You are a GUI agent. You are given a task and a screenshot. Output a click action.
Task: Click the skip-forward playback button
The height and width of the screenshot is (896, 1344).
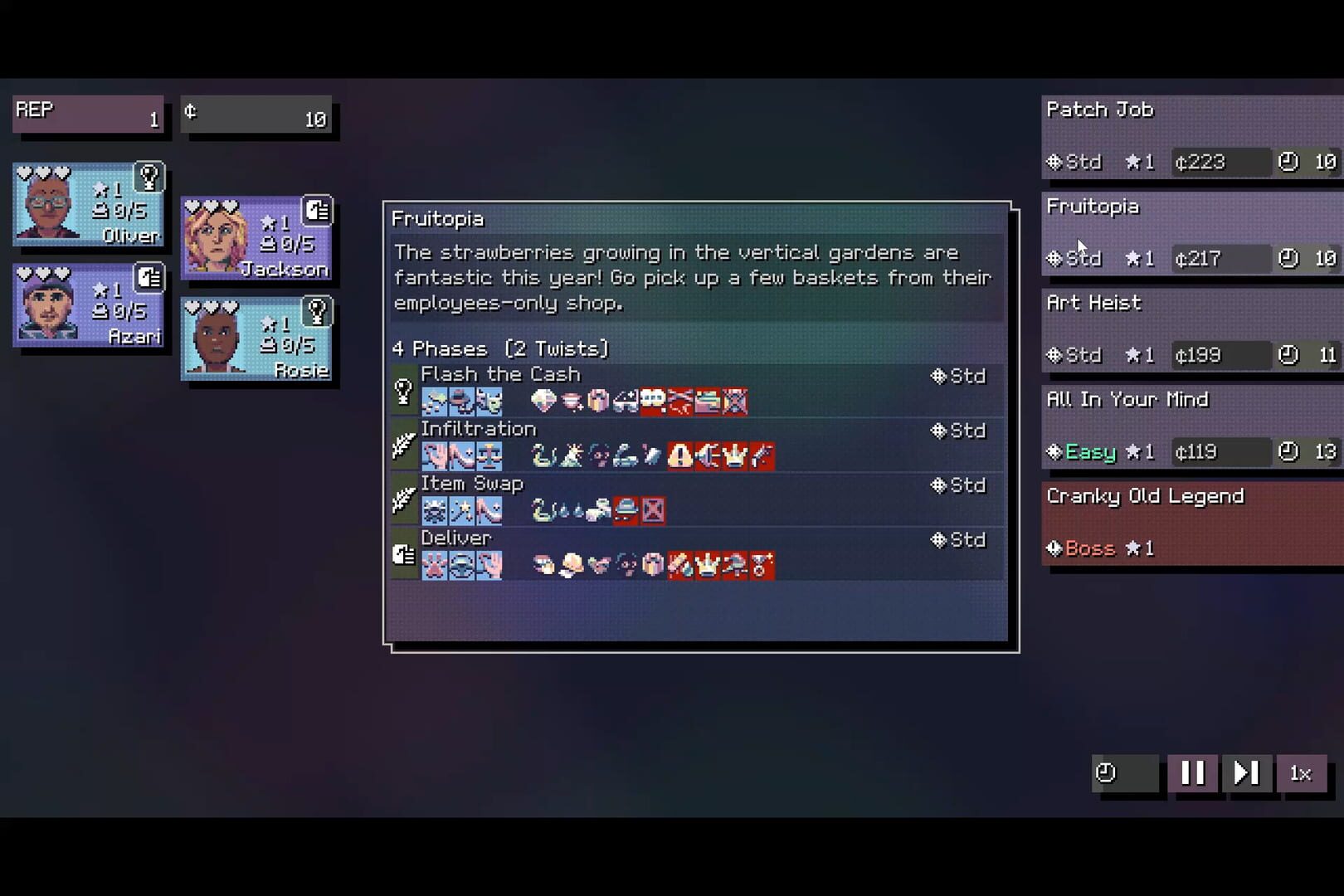point(1246,772)
